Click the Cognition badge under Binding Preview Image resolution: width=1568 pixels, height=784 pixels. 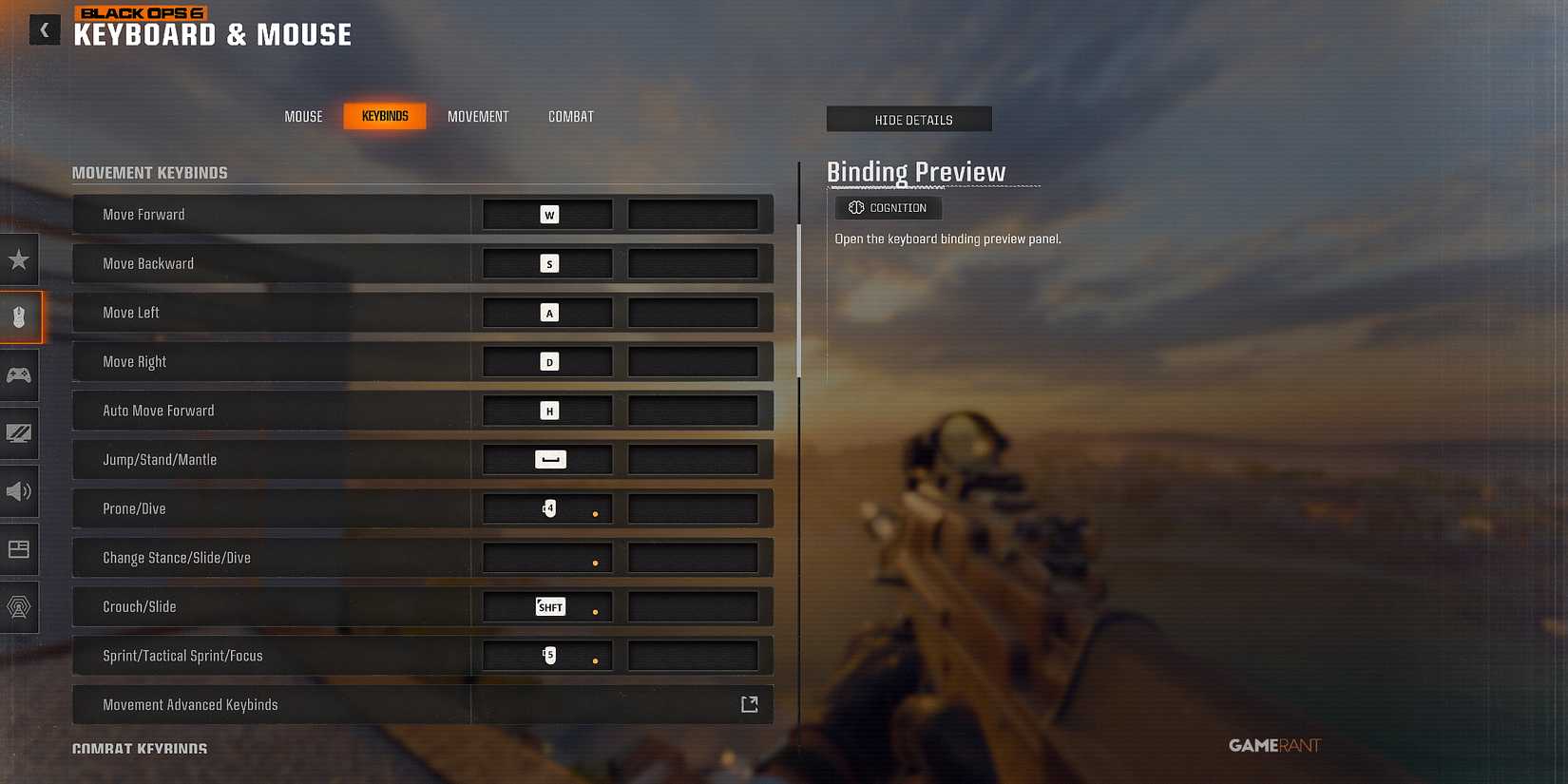tap(888, 207)
